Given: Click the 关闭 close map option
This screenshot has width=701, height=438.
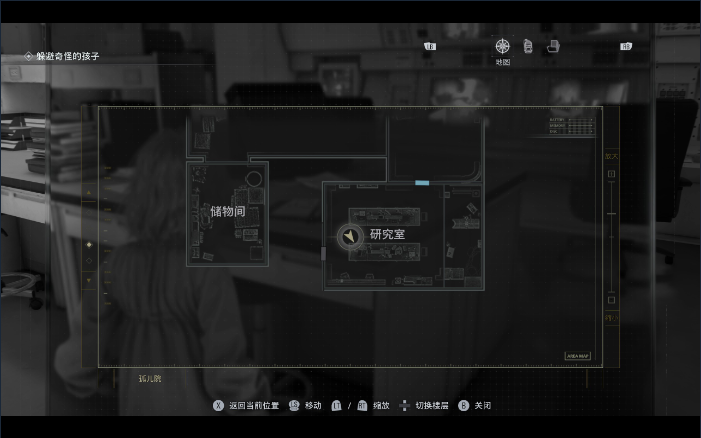Looking at the screenshot, I should tap(476, 406).
